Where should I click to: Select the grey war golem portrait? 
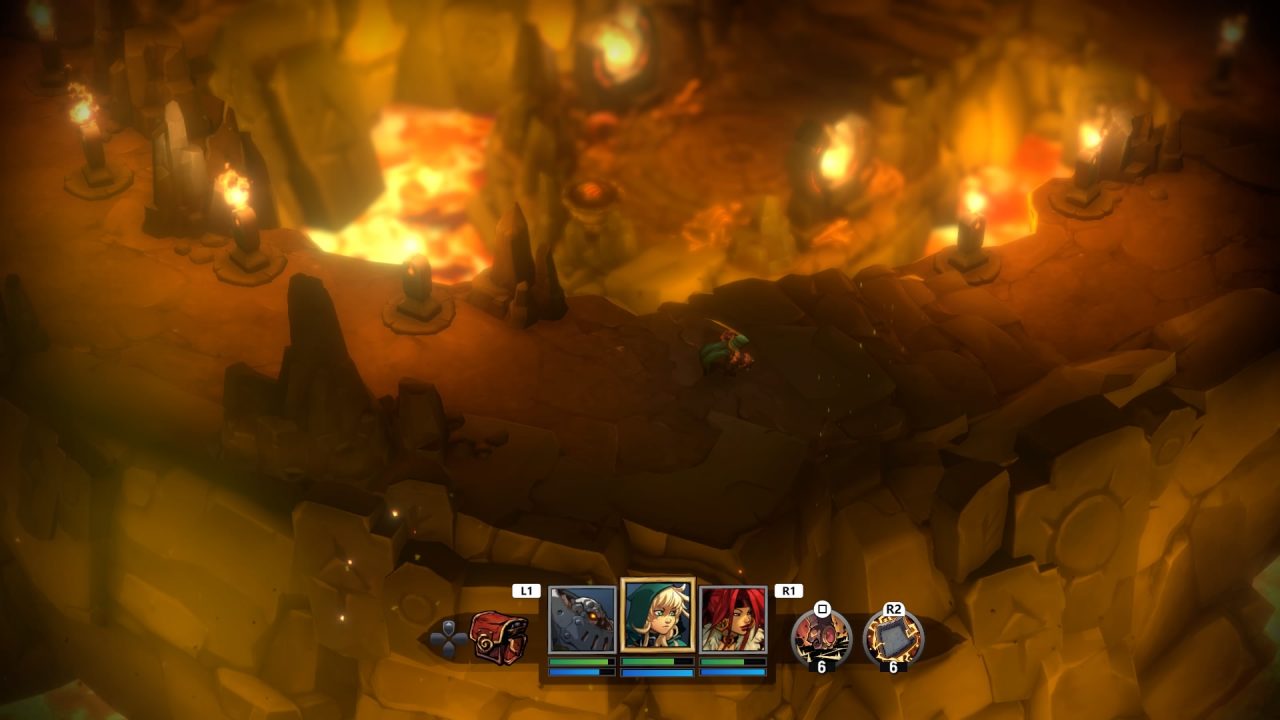582,620
